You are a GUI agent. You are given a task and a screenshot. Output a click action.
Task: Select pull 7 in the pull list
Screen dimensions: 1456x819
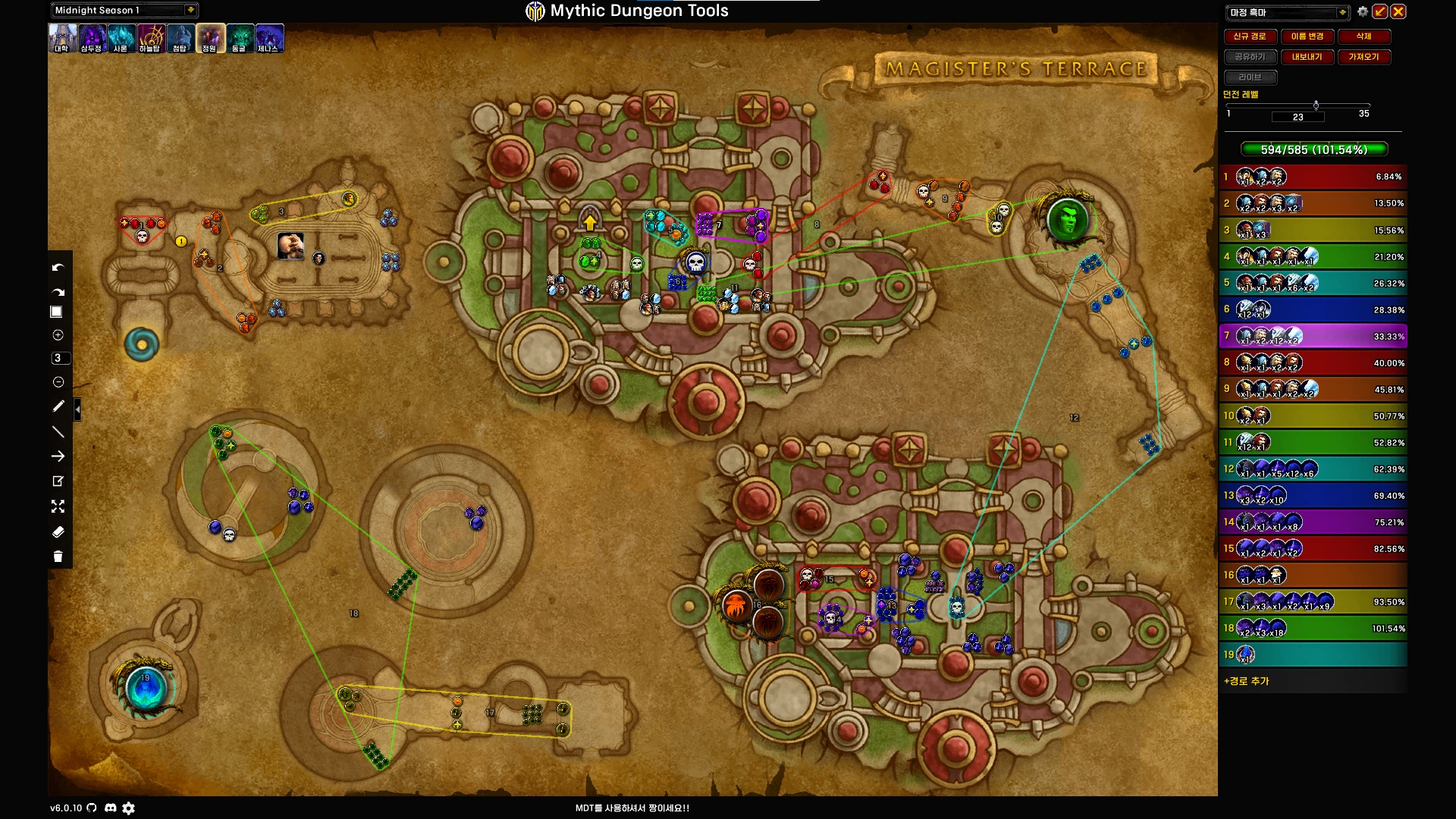pos(1313,336)
